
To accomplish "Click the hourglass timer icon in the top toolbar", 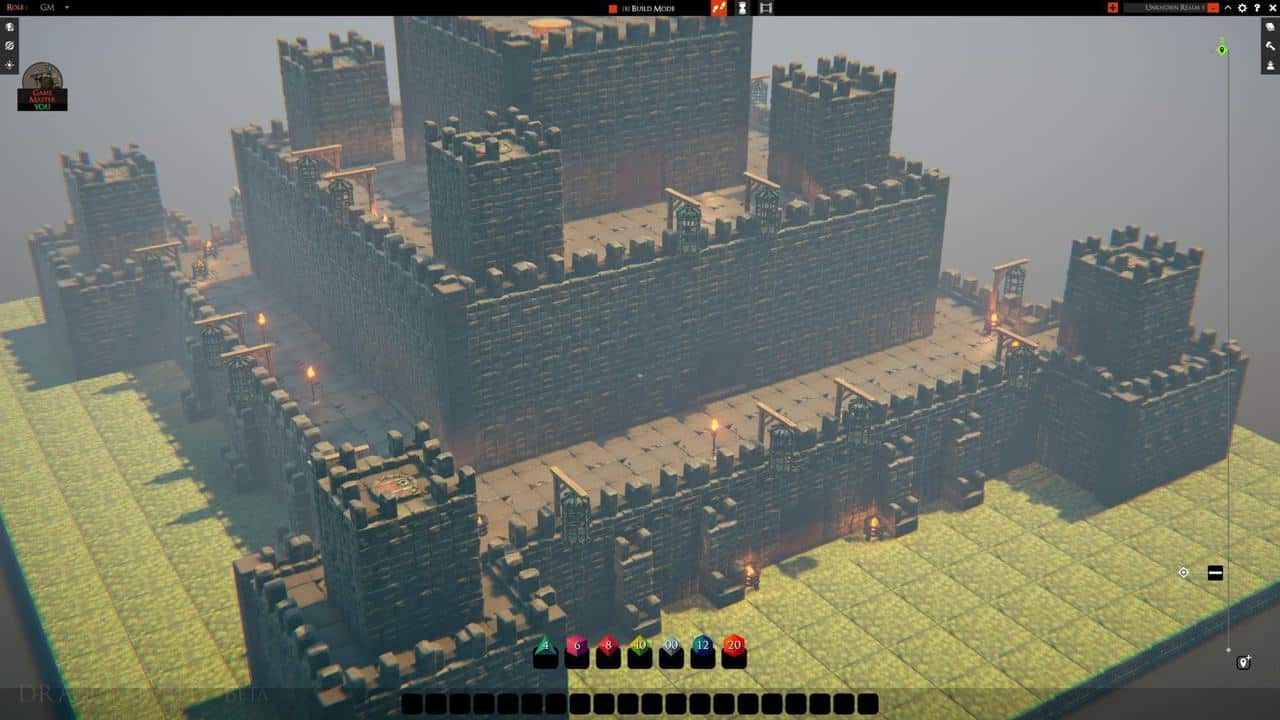I will 741,8.
